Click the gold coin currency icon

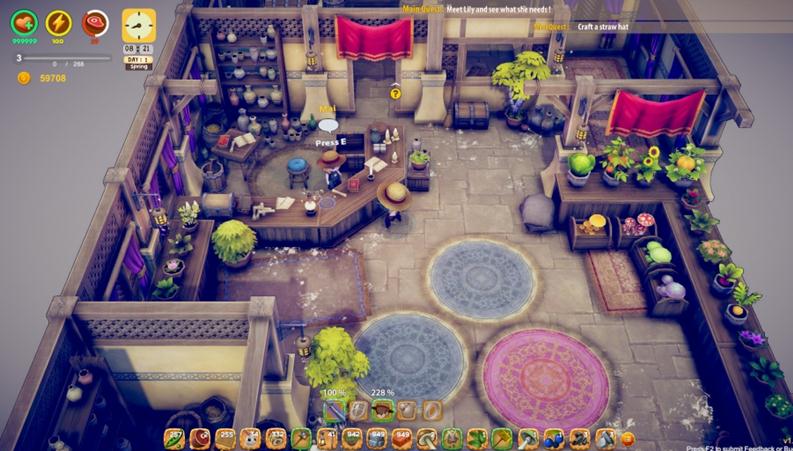[24, 78]
